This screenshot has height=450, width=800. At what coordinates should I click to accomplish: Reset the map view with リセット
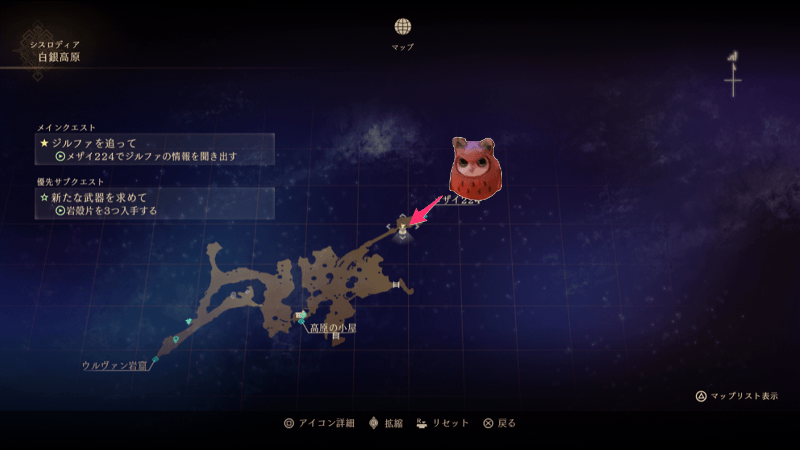(442, 423)
